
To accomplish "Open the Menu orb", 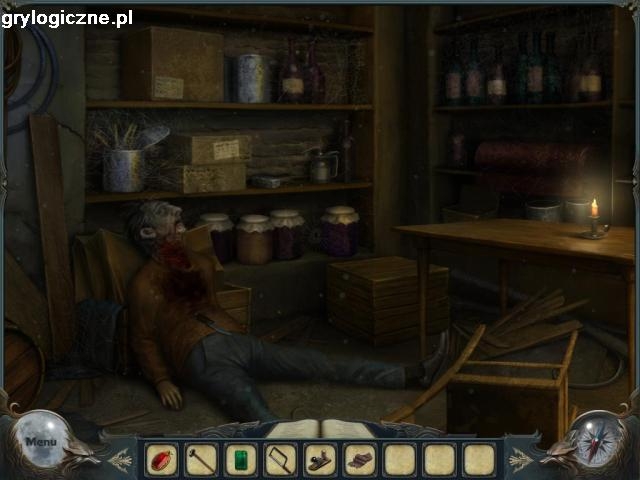I will tap(42, 441).
